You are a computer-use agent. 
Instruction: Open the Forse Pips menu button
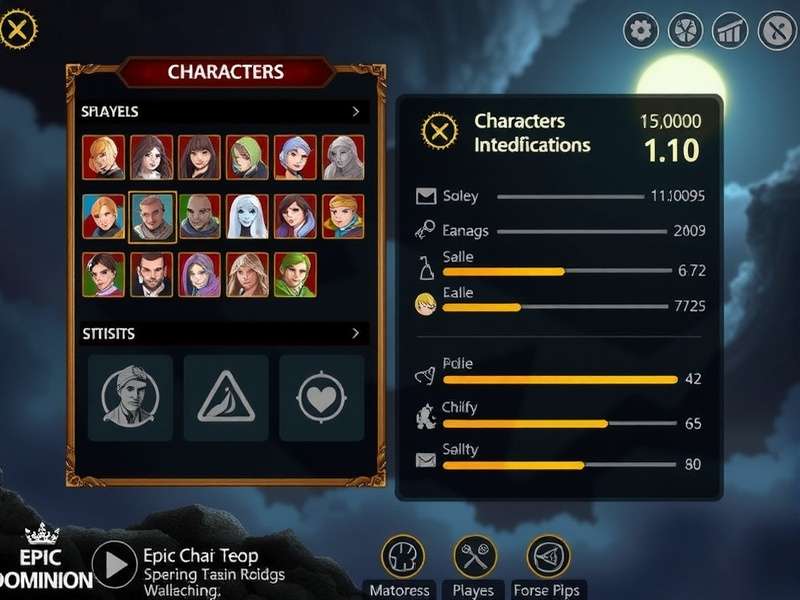[x=548, y=557]
